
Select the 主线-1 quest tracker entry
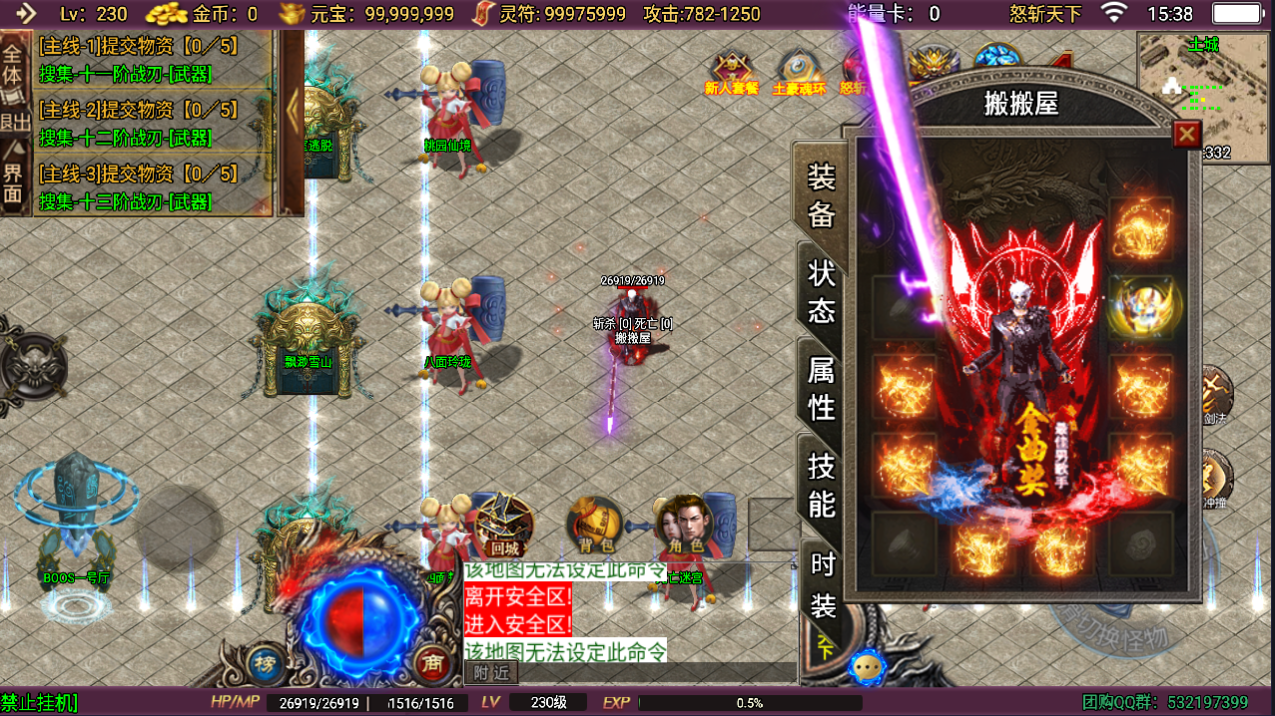[x=140, y=60]
